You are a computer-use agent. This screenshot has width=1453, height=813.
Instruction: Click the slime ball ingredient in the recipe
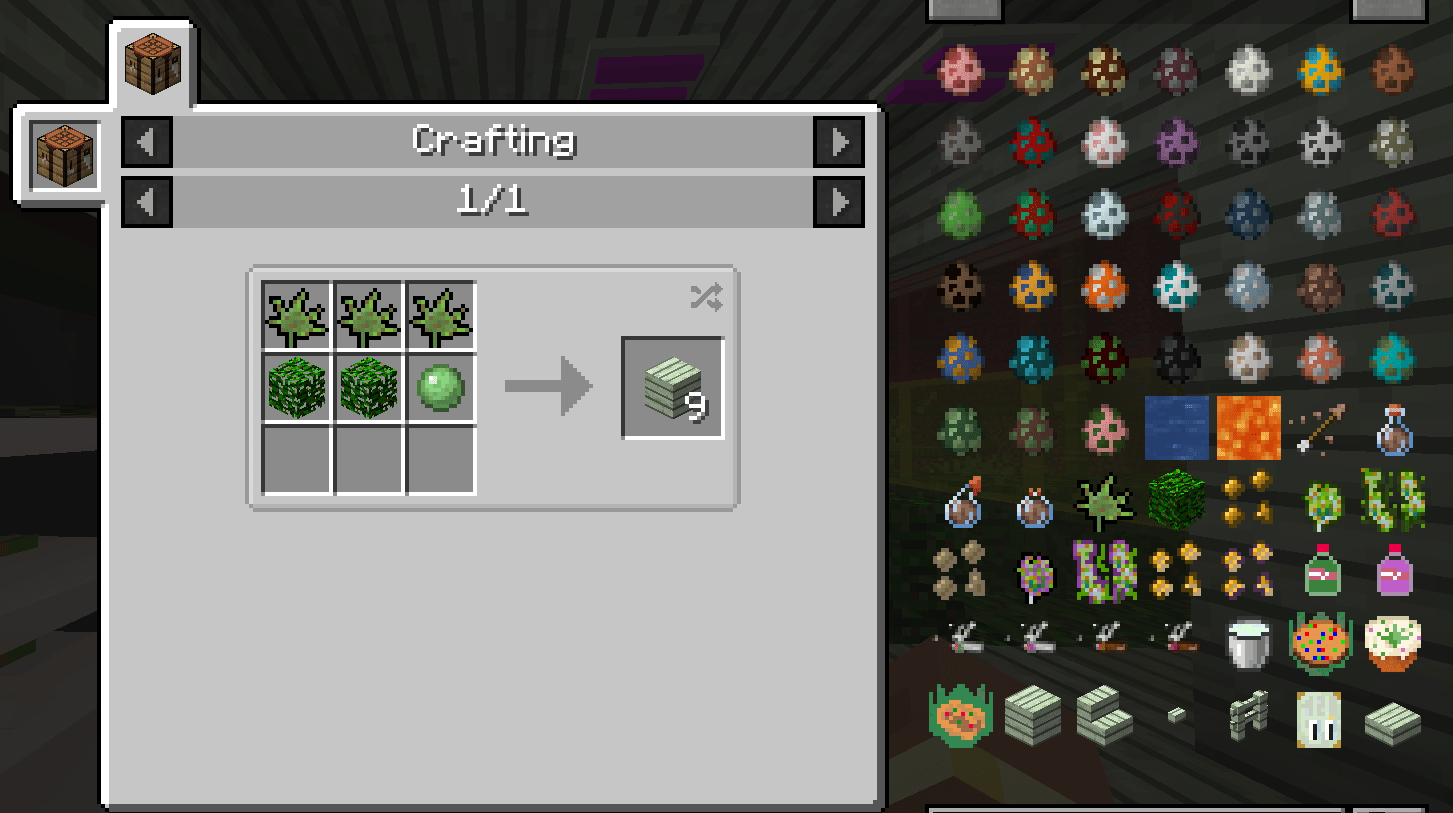[440, 388]
